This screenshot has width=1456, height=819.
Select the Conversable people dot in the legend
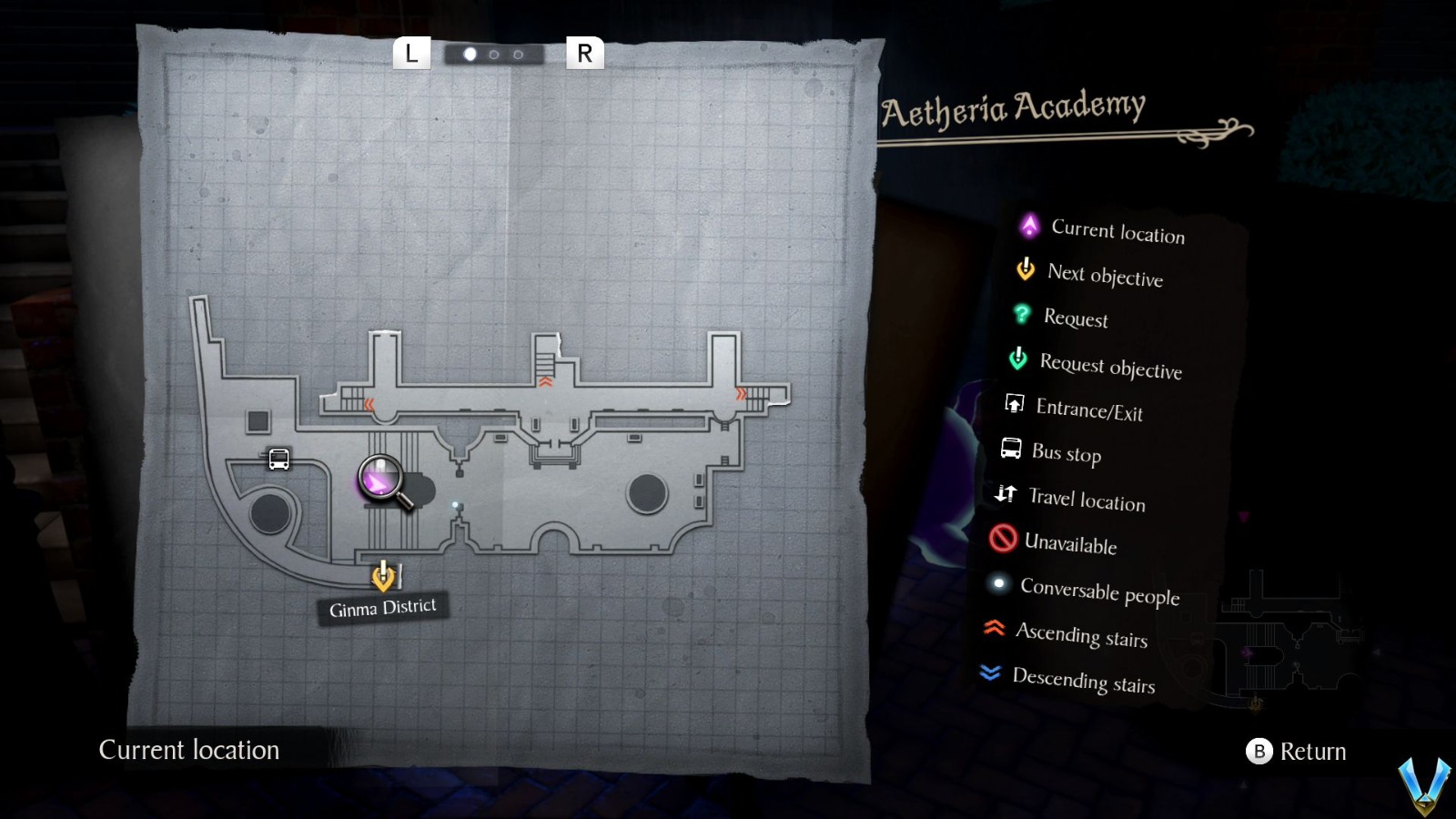pyautogui.click(x=999, y=584)
